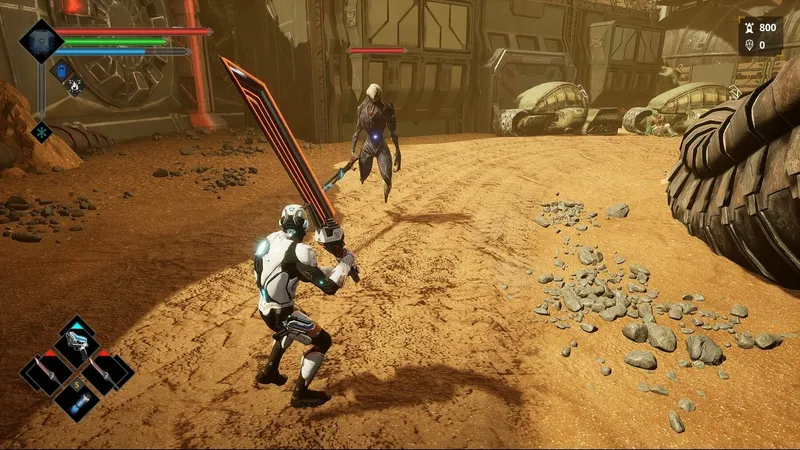The image size is (800, 450).
Task: Click the white flame buff icon
Action: [x=75, y=87]
